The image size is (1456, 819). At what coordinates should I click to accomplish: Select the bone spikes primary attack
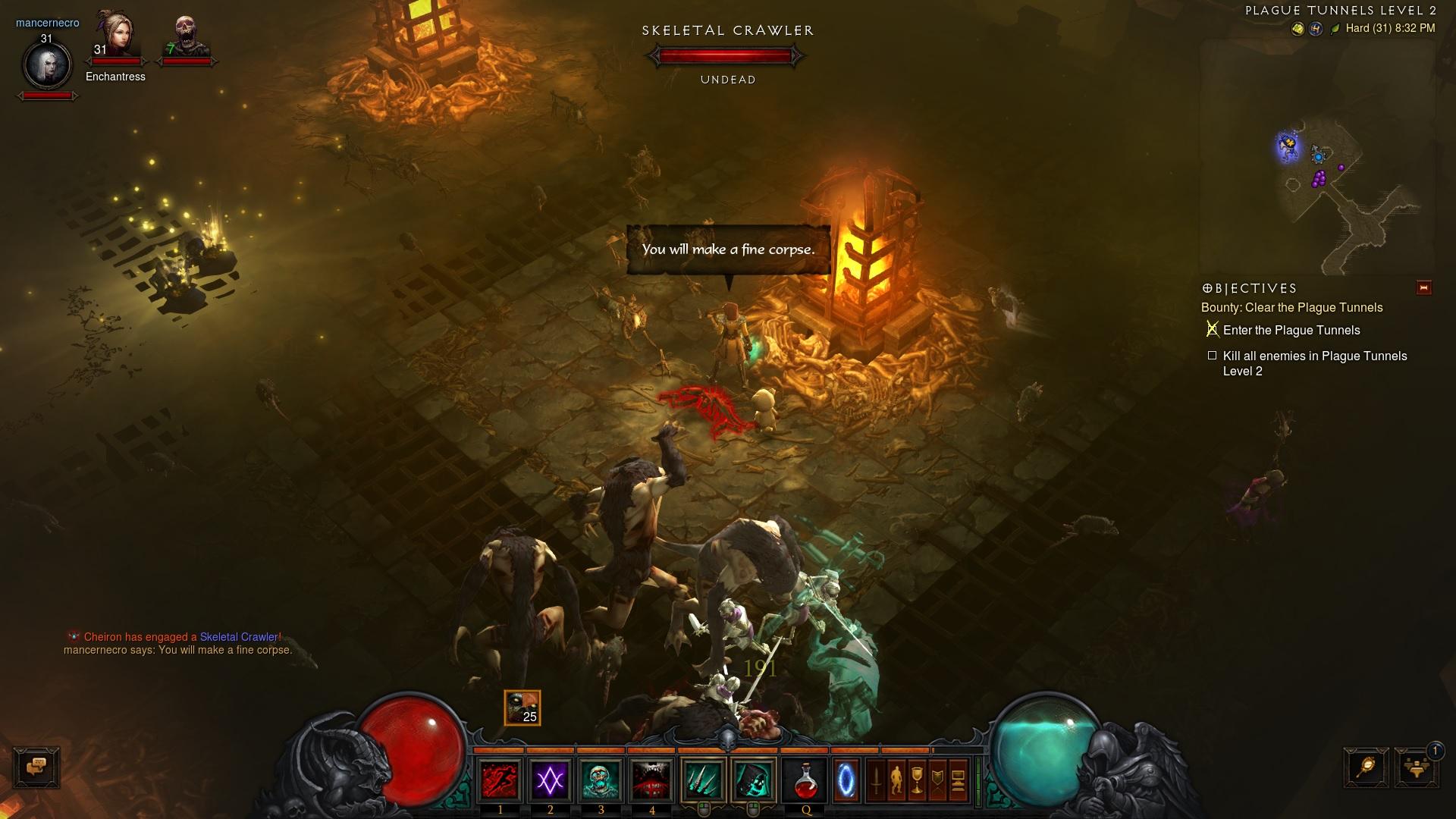pos(703,780)
